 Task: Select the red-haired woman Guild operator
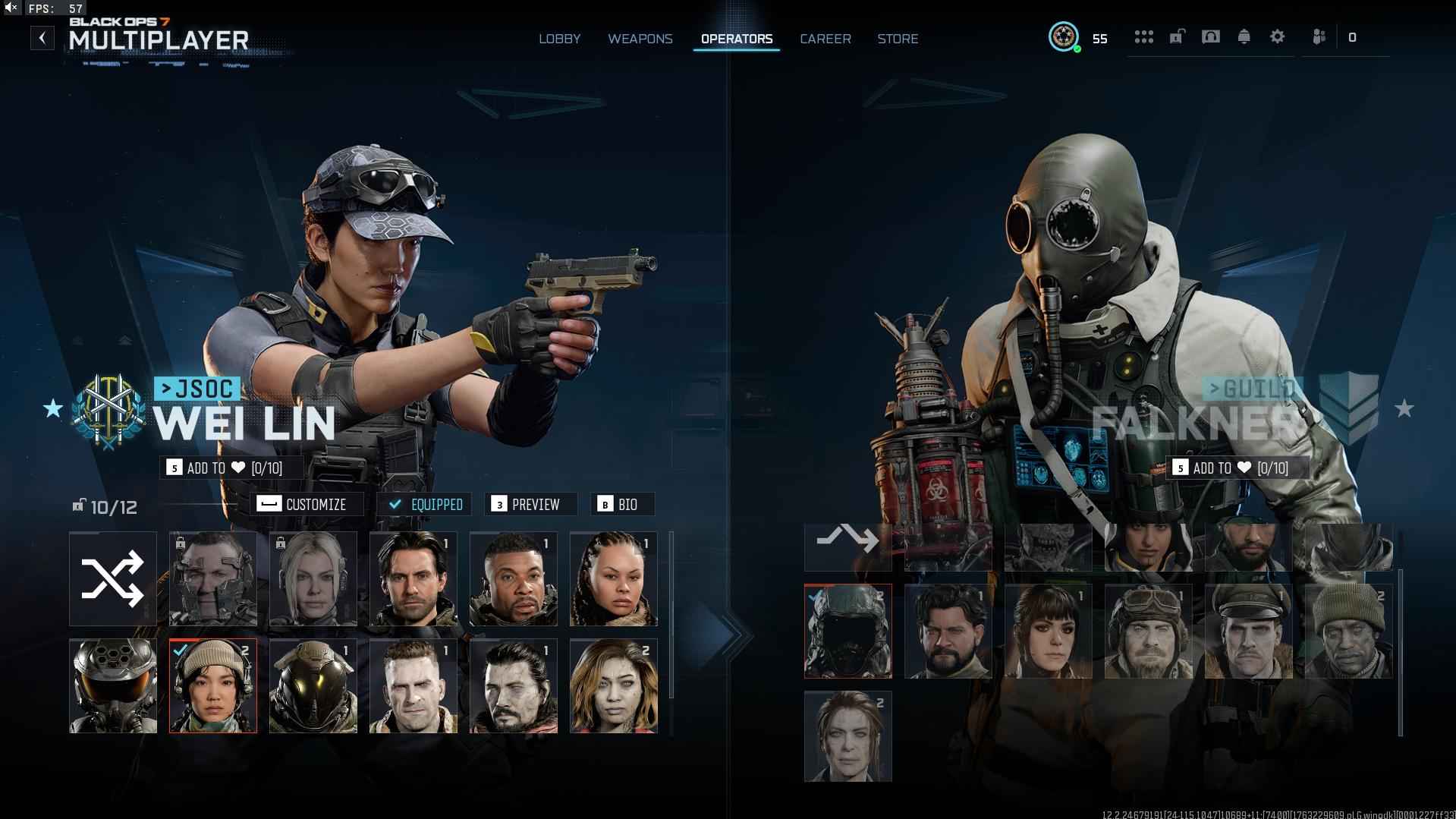(847, 736)
